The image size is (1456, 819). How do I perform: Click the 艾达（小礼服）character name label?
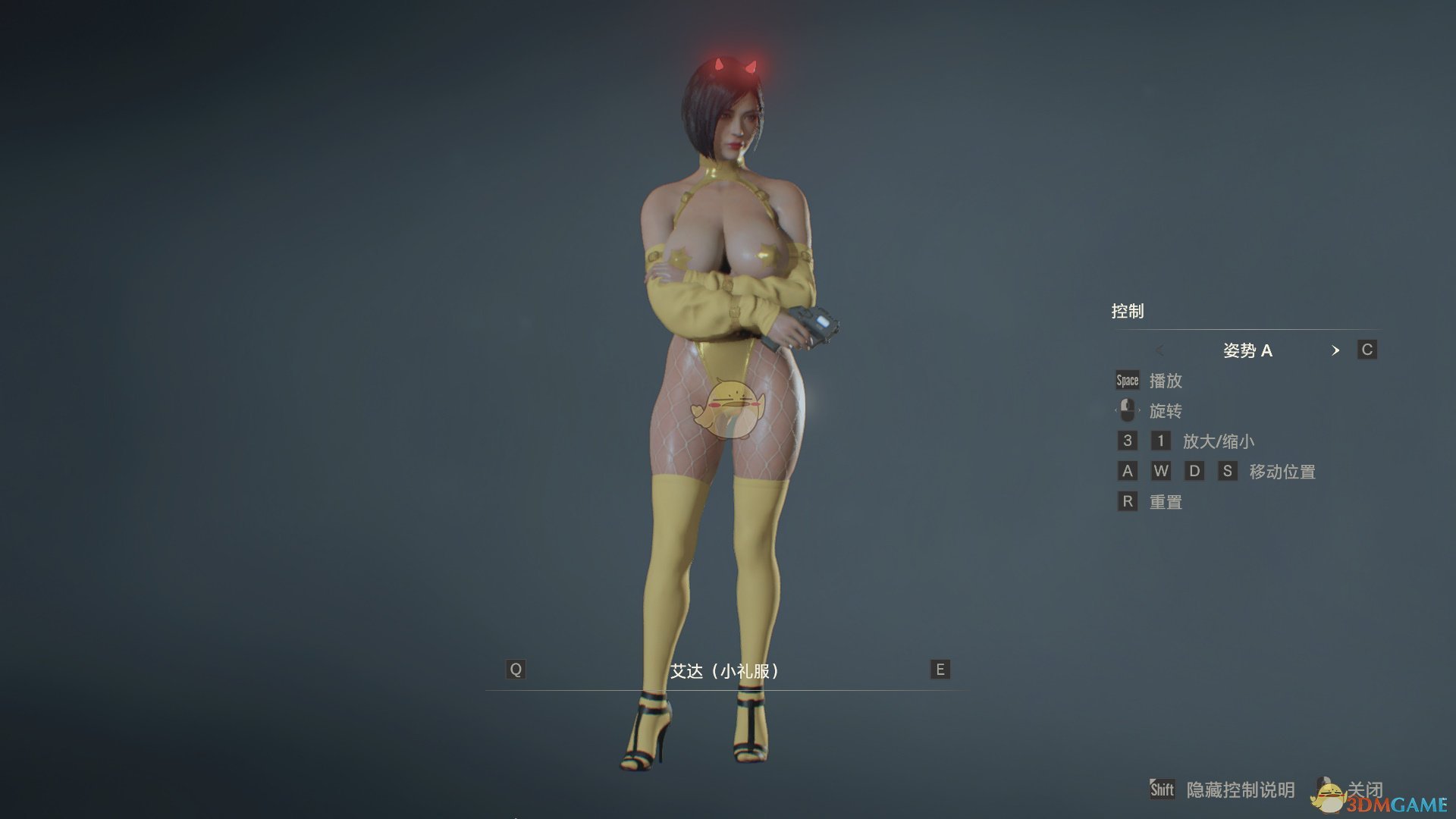(x=726, y=670)
